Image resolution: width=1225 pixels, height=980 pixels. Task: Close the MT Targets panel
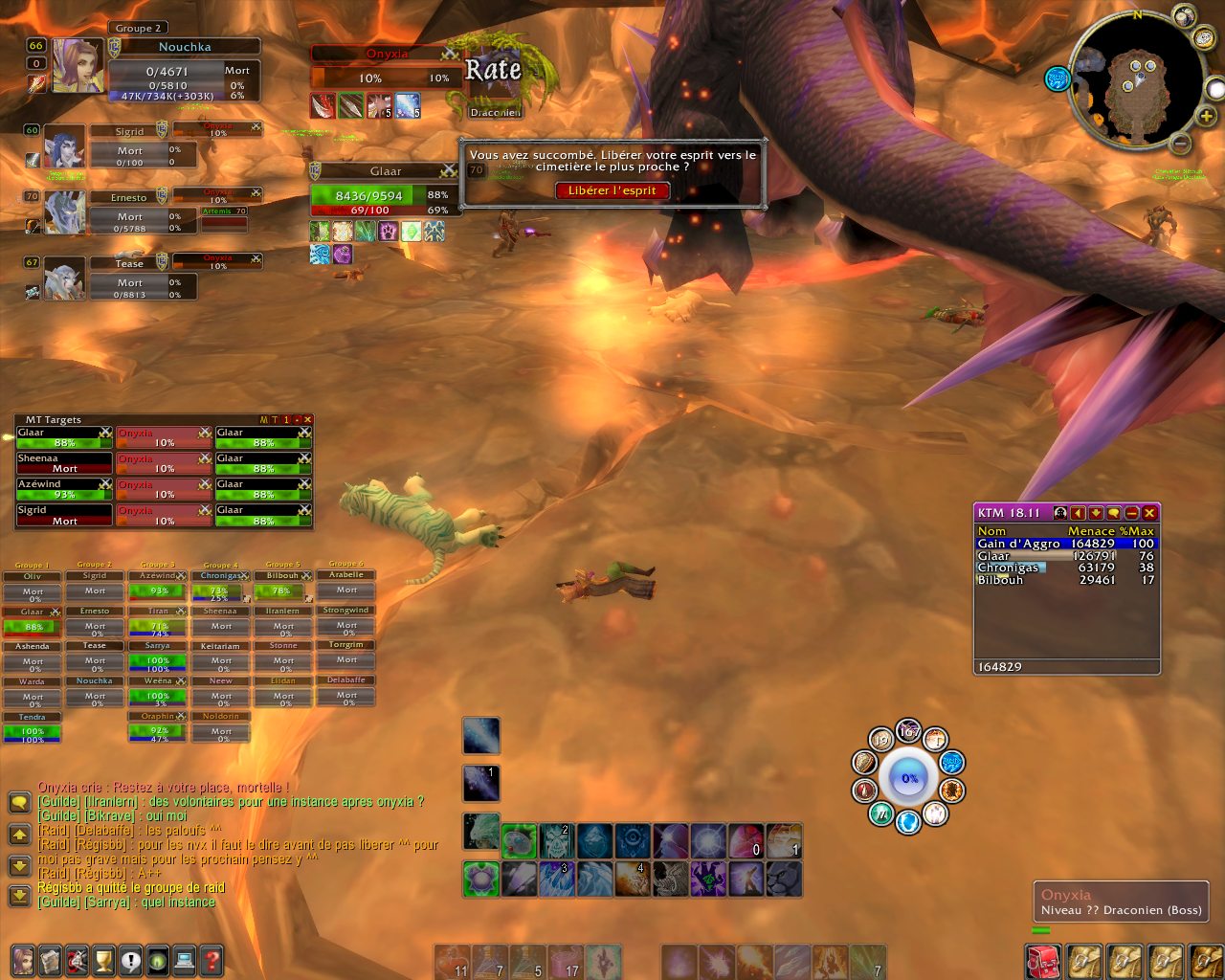(307, 419)
